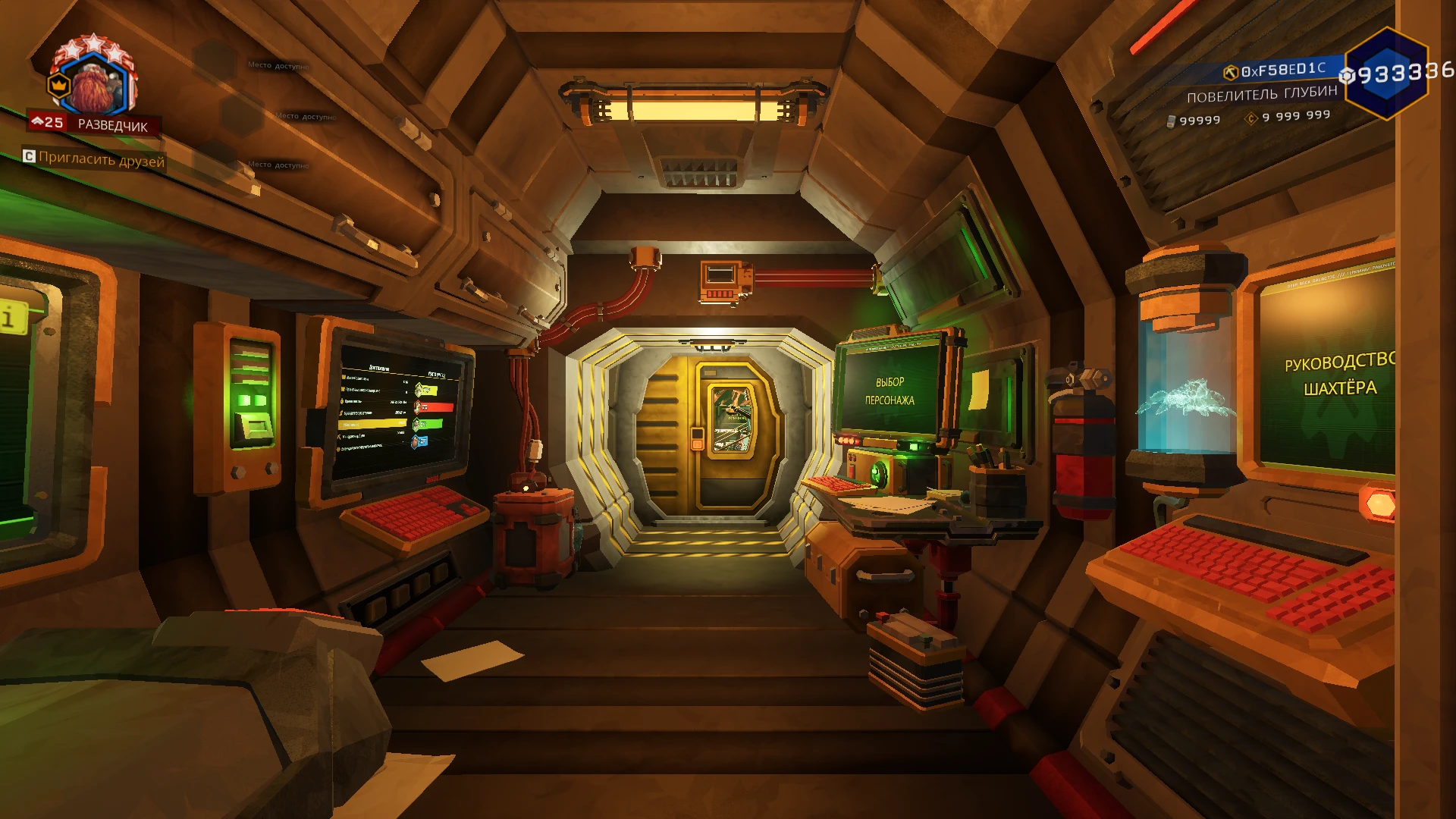Select the blue class portrait on achievements screen
1456x819 pixels.
point(415,441)
